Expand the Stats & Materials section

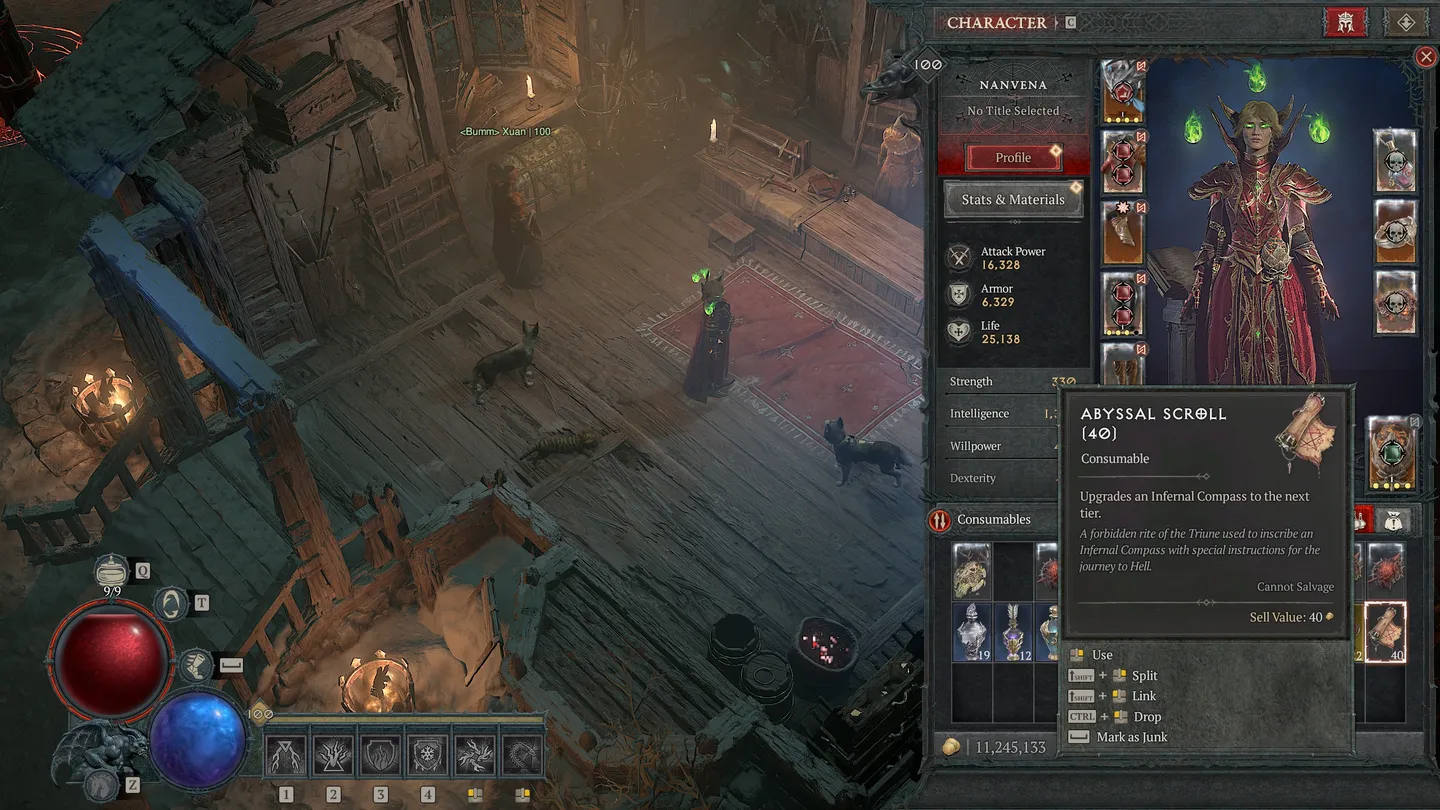pos(1013,199)
